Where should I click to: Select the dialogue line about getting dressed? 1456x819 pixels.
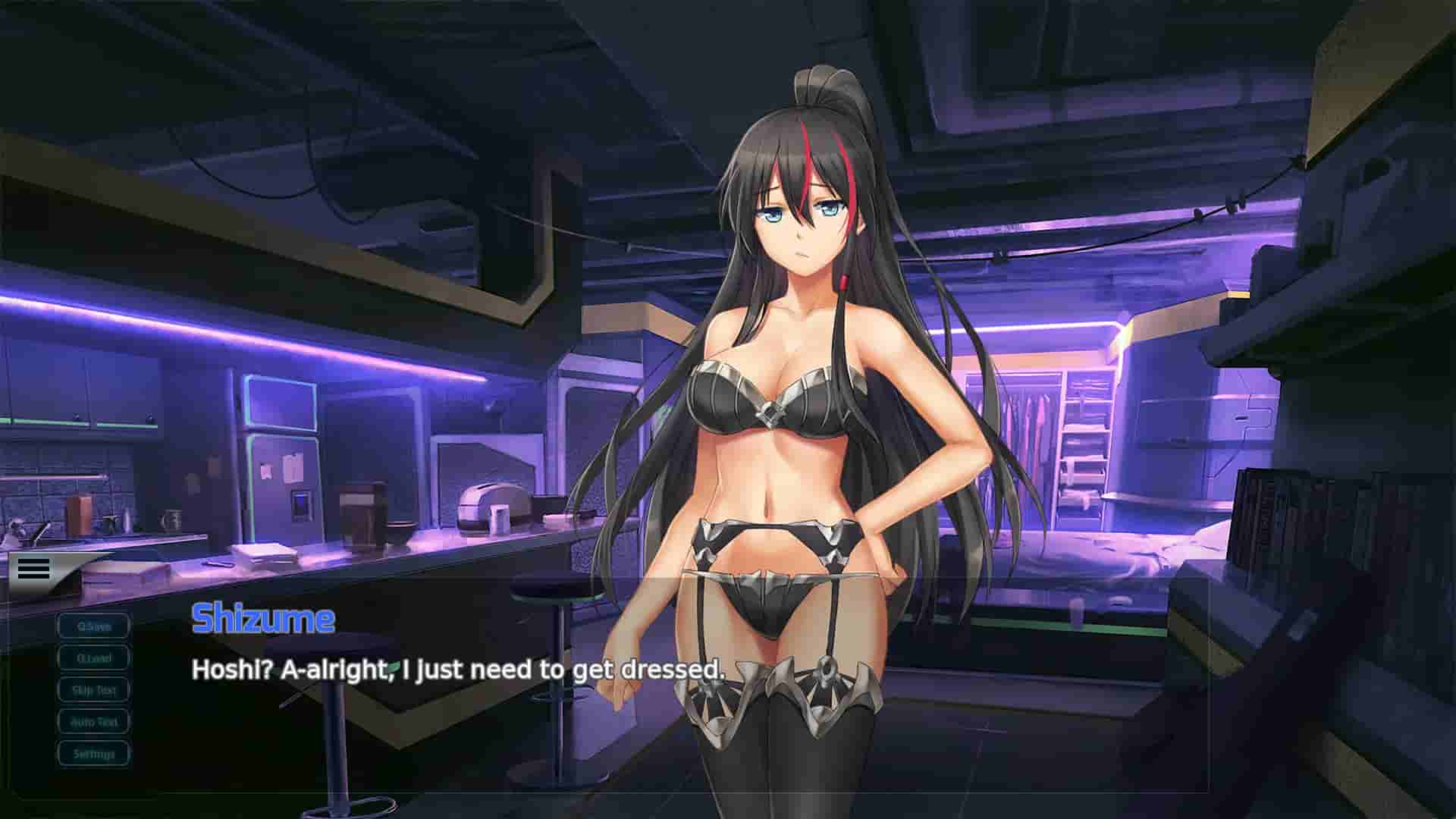pos(458,670)
